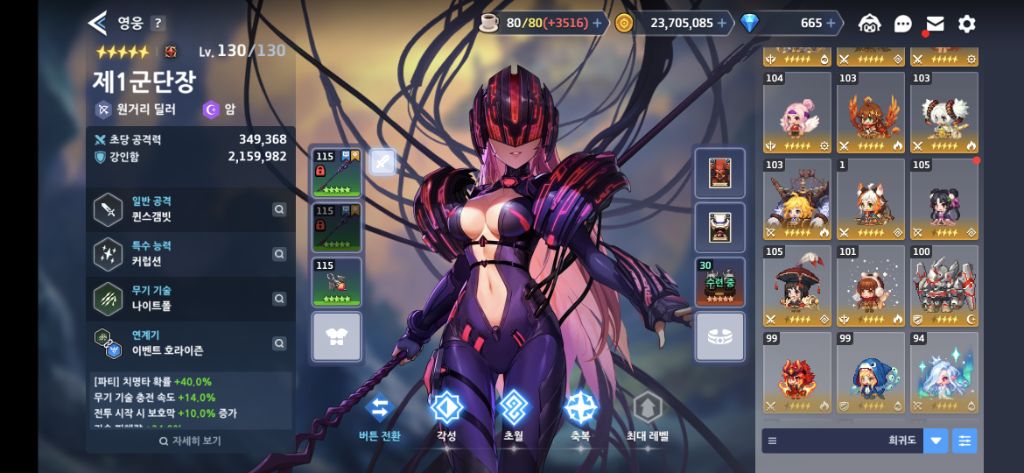
Task: Open the 축복 blessing menu
Action: click(580, 417)
